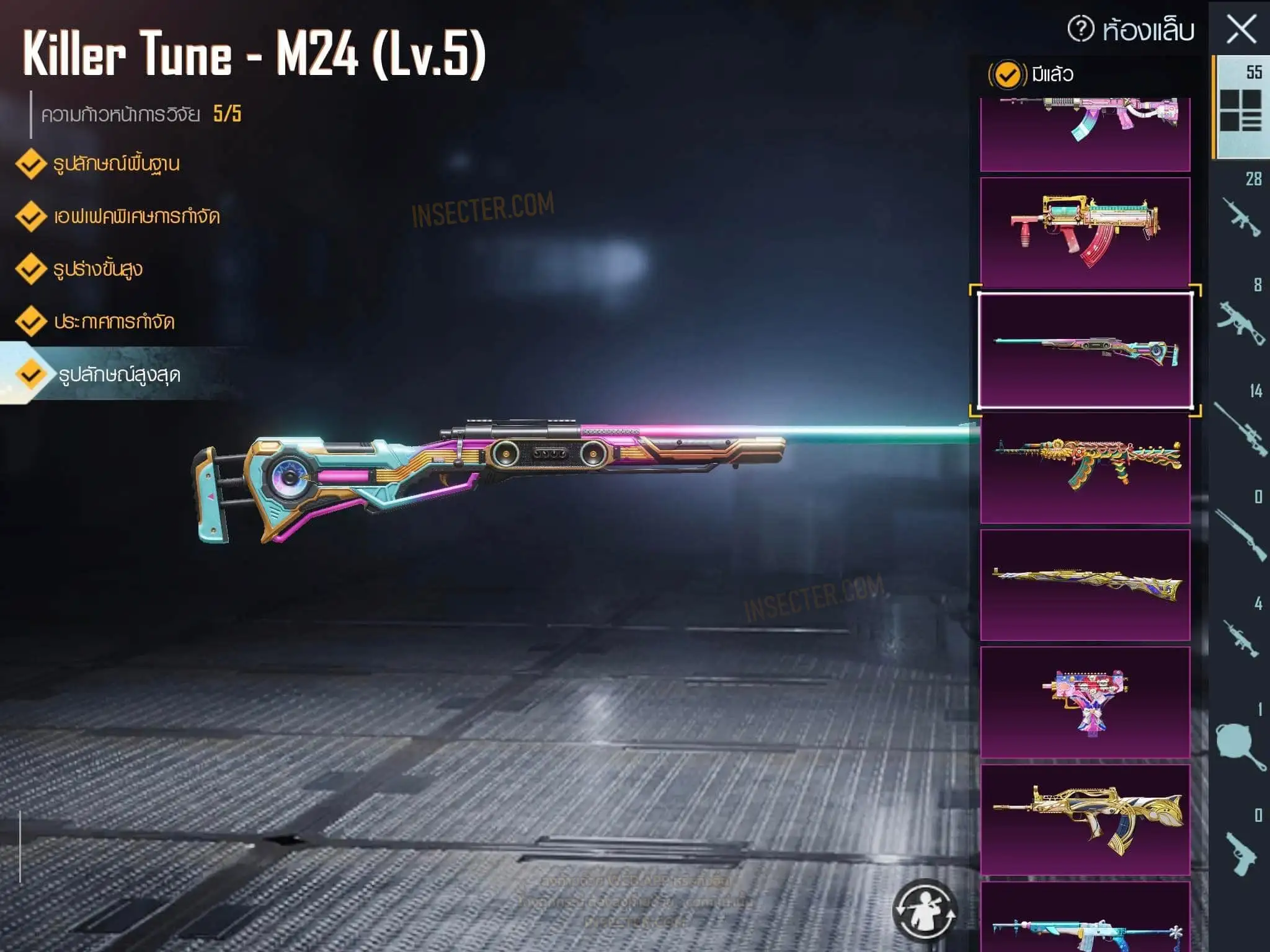Pick the gold and red Groza skin
Image resolution: width=1270 pixels, height=952 pixels.
[x=1085, y=232]
